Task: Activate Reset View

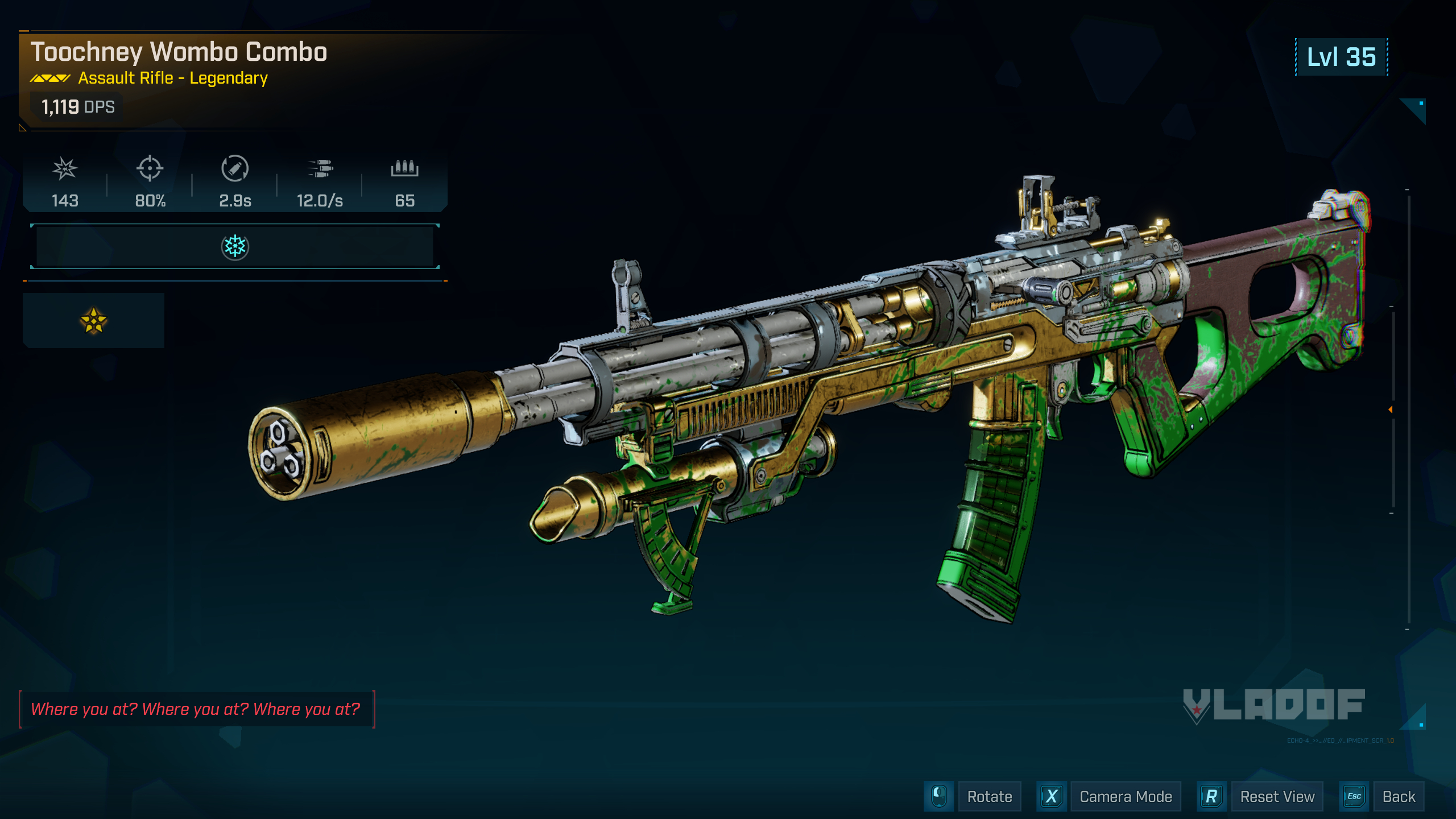Action: point(1277,796)
